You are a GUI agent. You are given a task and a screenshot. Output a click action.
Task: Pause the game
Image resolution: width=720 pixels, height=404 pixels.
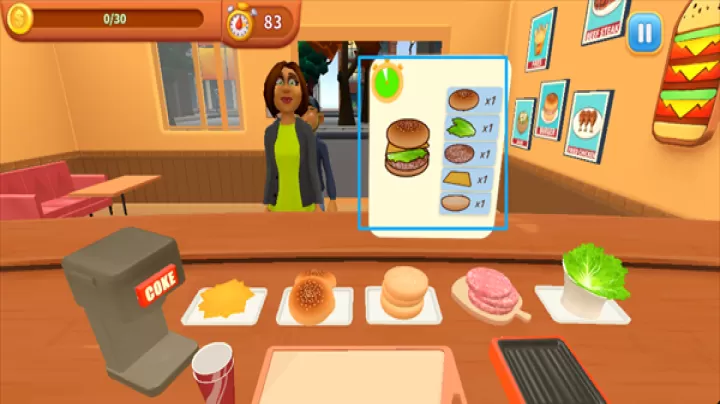click(645, 31)
